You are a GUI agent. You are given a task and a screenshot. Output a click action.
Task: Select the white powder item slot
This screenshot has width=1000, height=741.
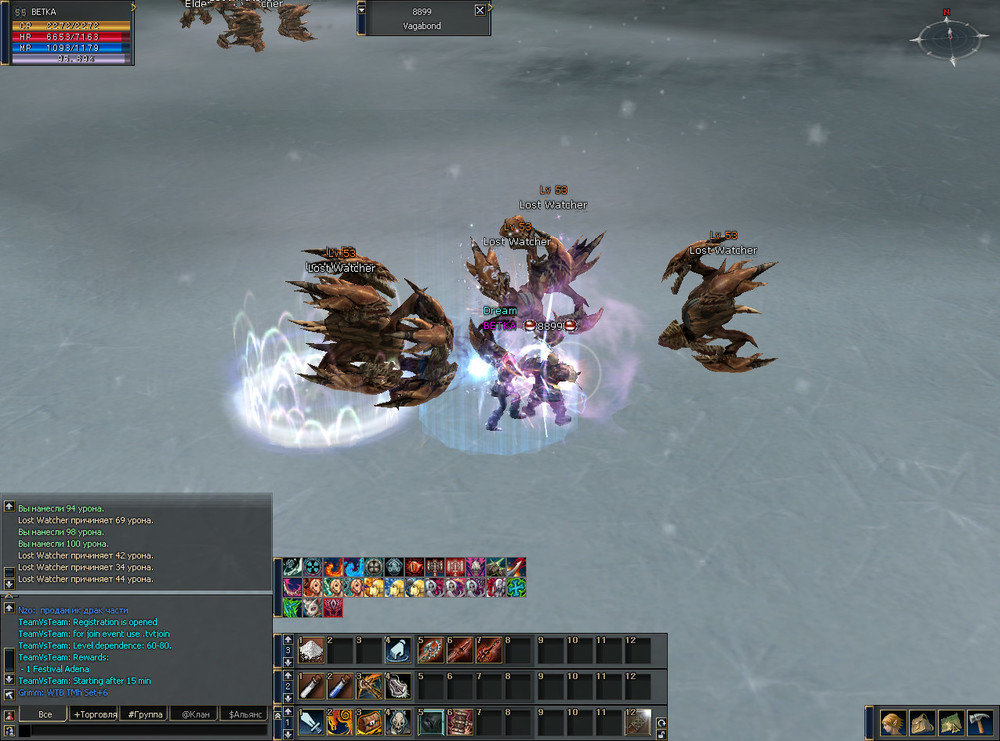(x=312, y=651)
